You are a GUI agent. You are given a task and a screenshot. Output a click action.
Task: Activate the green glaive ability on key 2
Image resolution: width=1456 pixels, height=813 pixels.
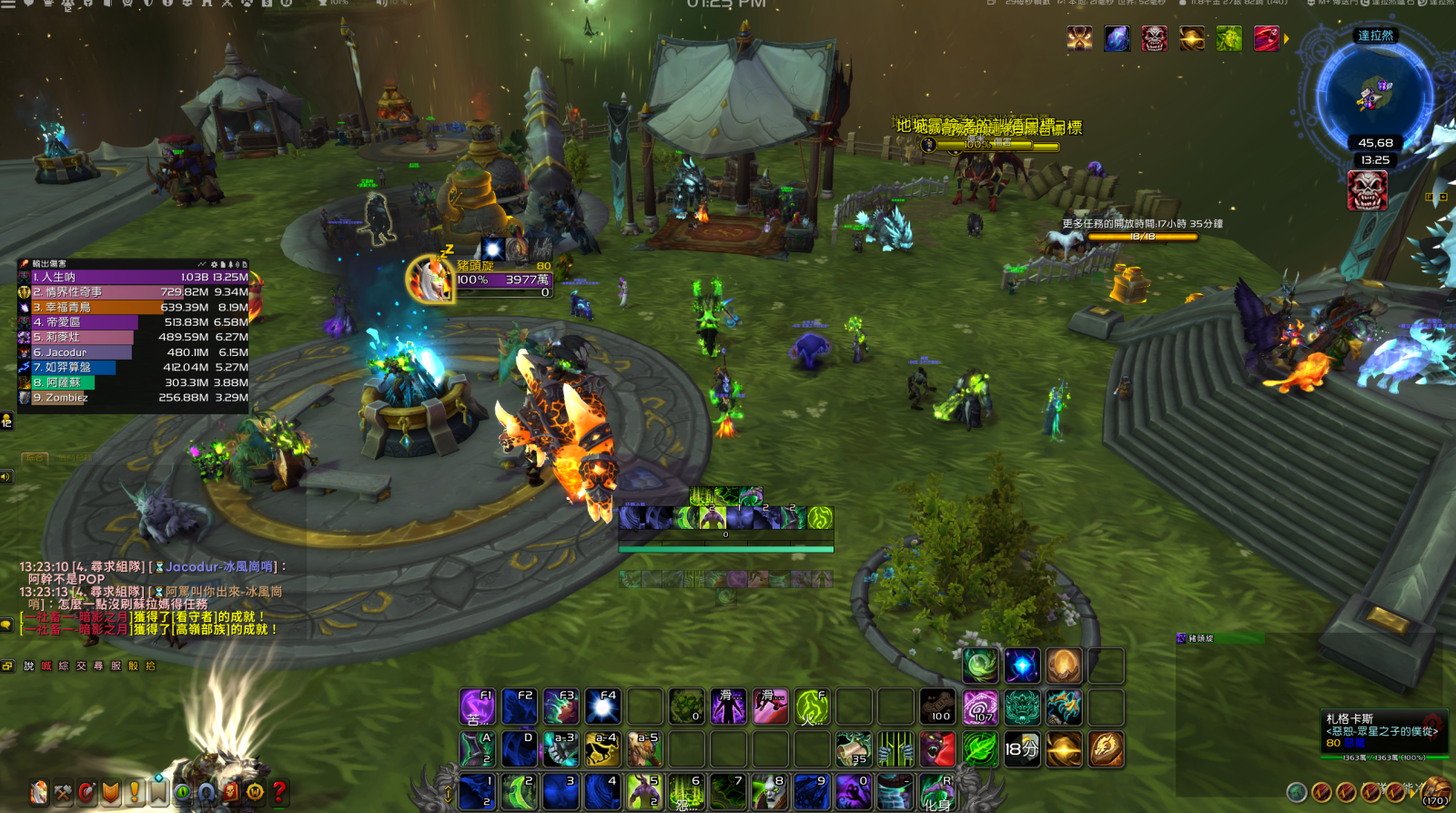[519, 791]
